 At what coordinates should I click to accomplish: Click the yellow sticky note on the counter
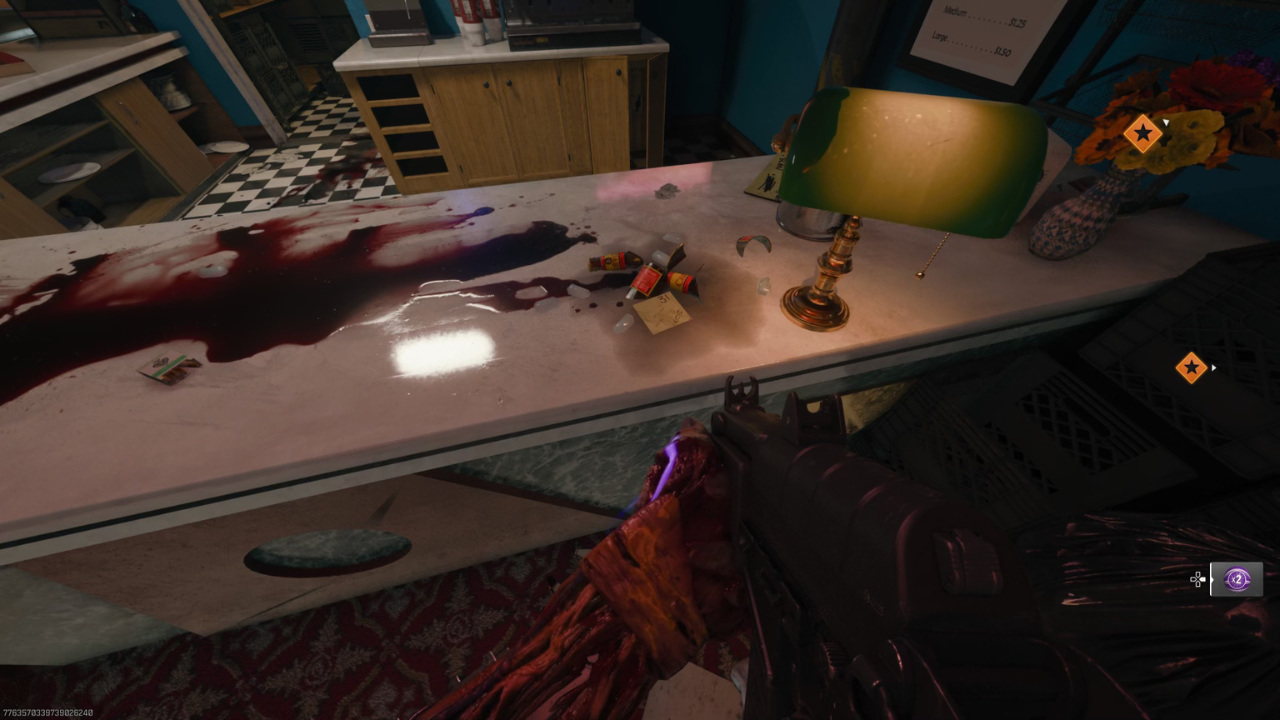(x=660, y=315)
